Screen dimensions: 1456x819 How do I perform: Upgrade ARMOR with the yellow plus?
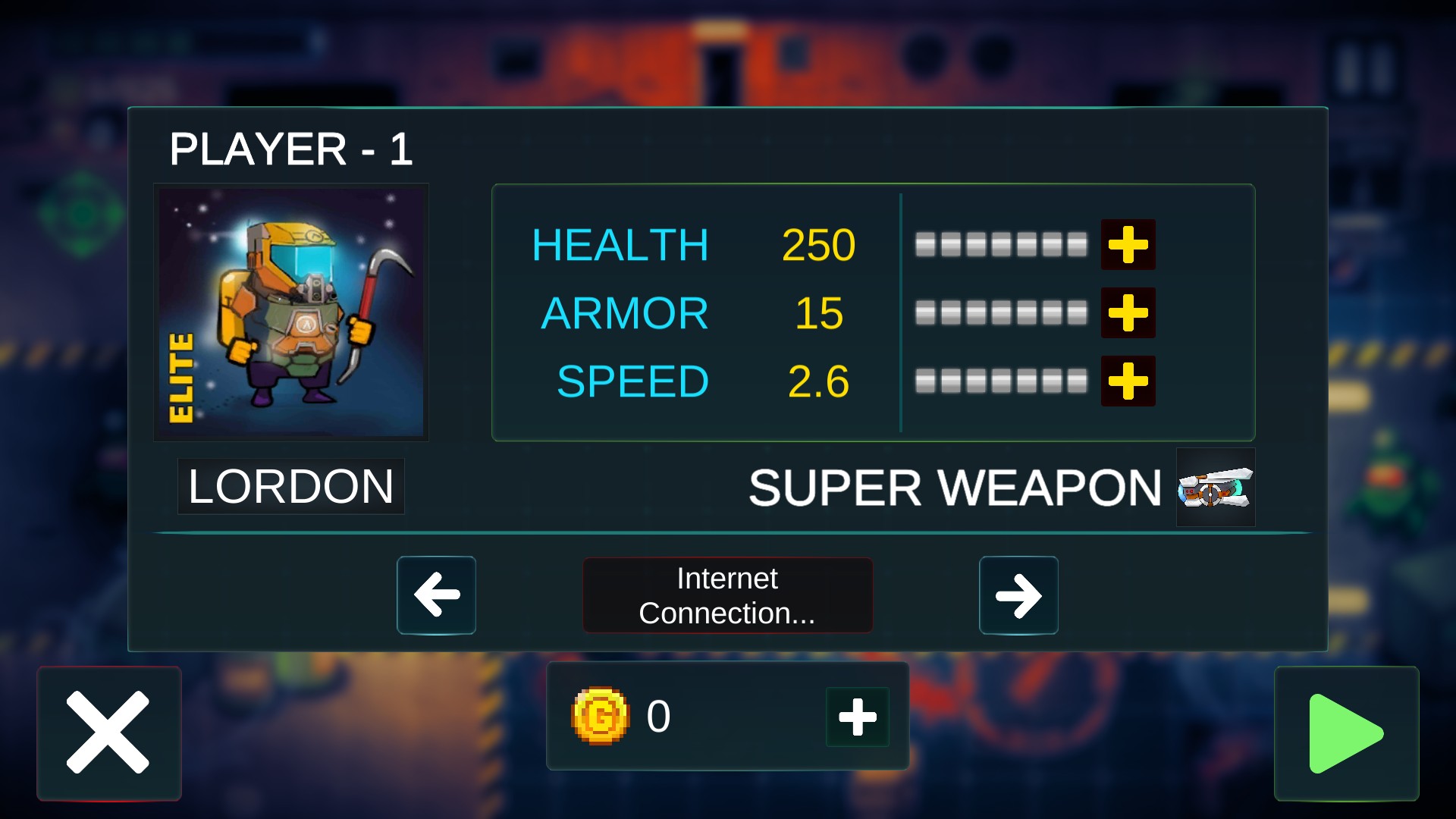pos(1128,313)
